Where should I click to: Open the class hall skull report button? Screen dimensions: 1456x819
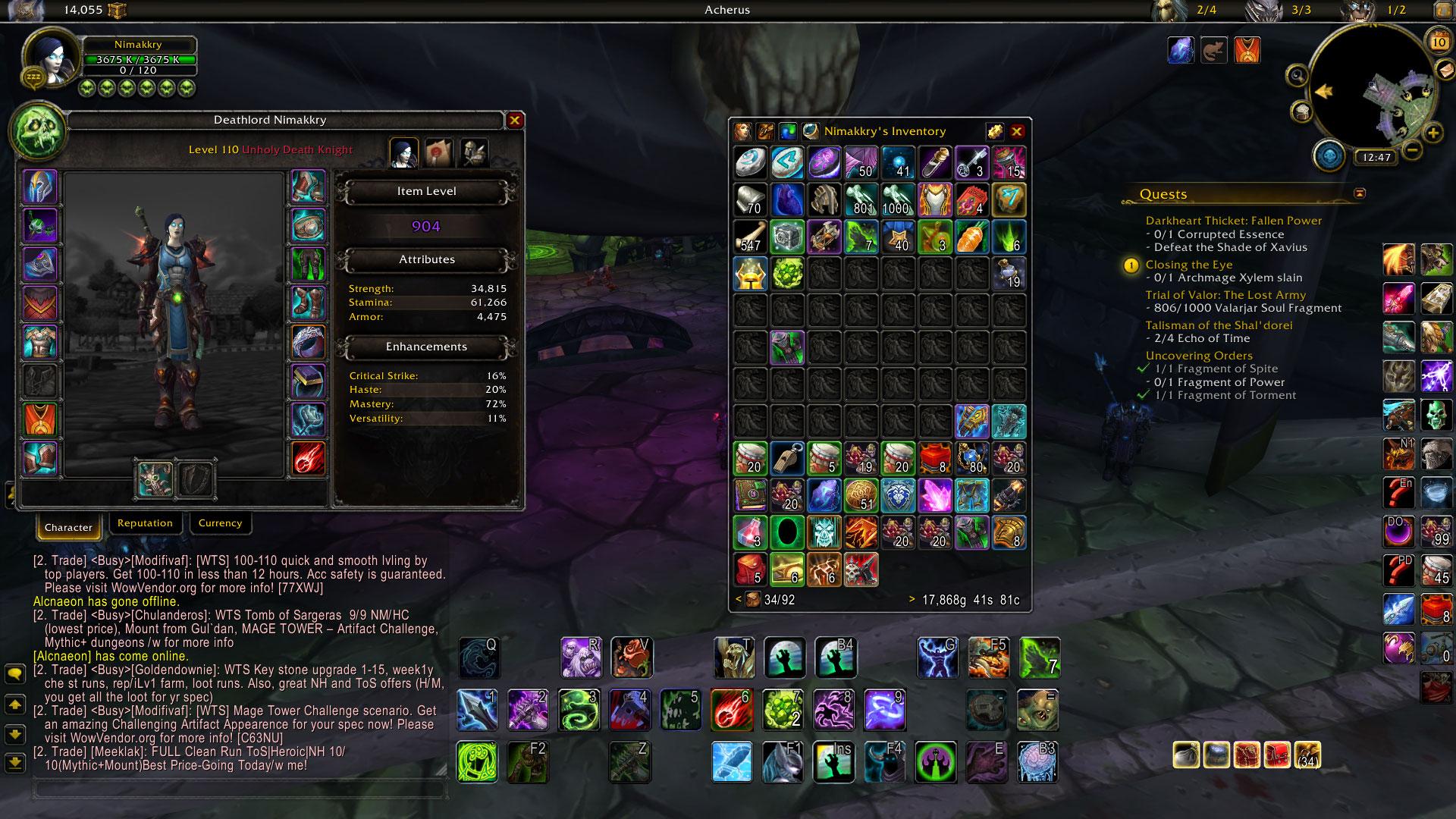[x=1329, y=155]
